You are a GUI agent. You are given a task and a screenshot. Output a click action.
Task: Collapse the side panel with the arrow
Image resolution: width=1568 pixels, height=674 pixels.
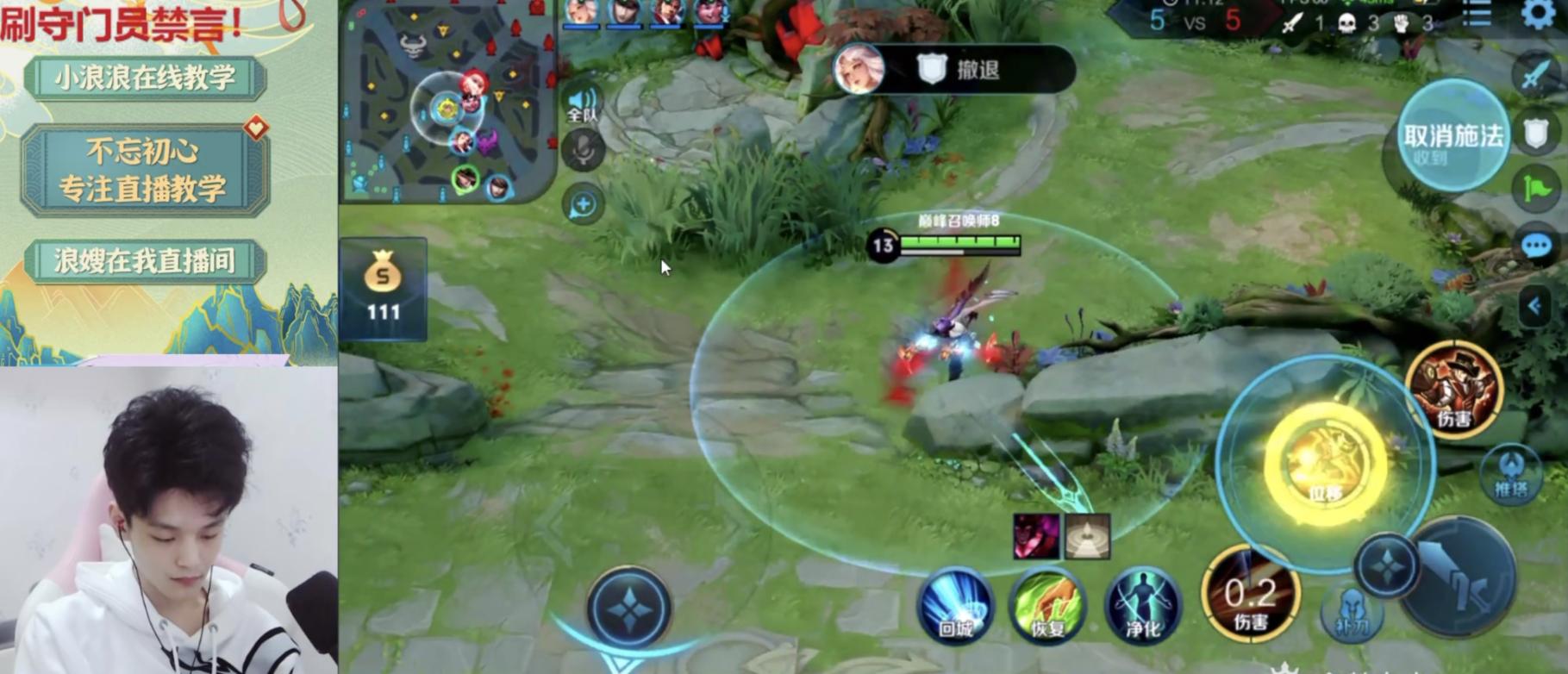pyautogui.click(x=1534, y=305)
